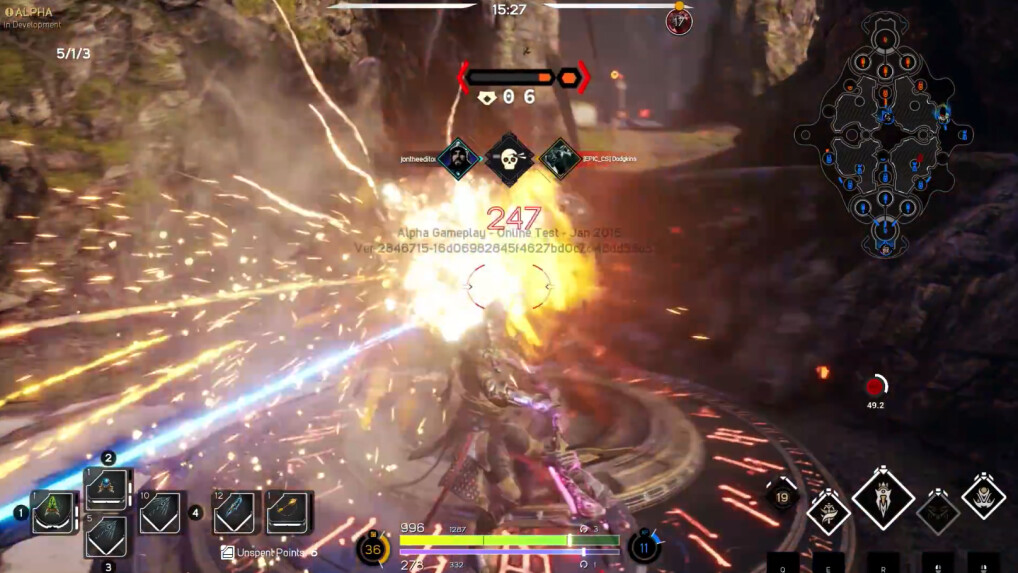
Task: Click the jontheeditor killer portrait
Action: point(458,159)
